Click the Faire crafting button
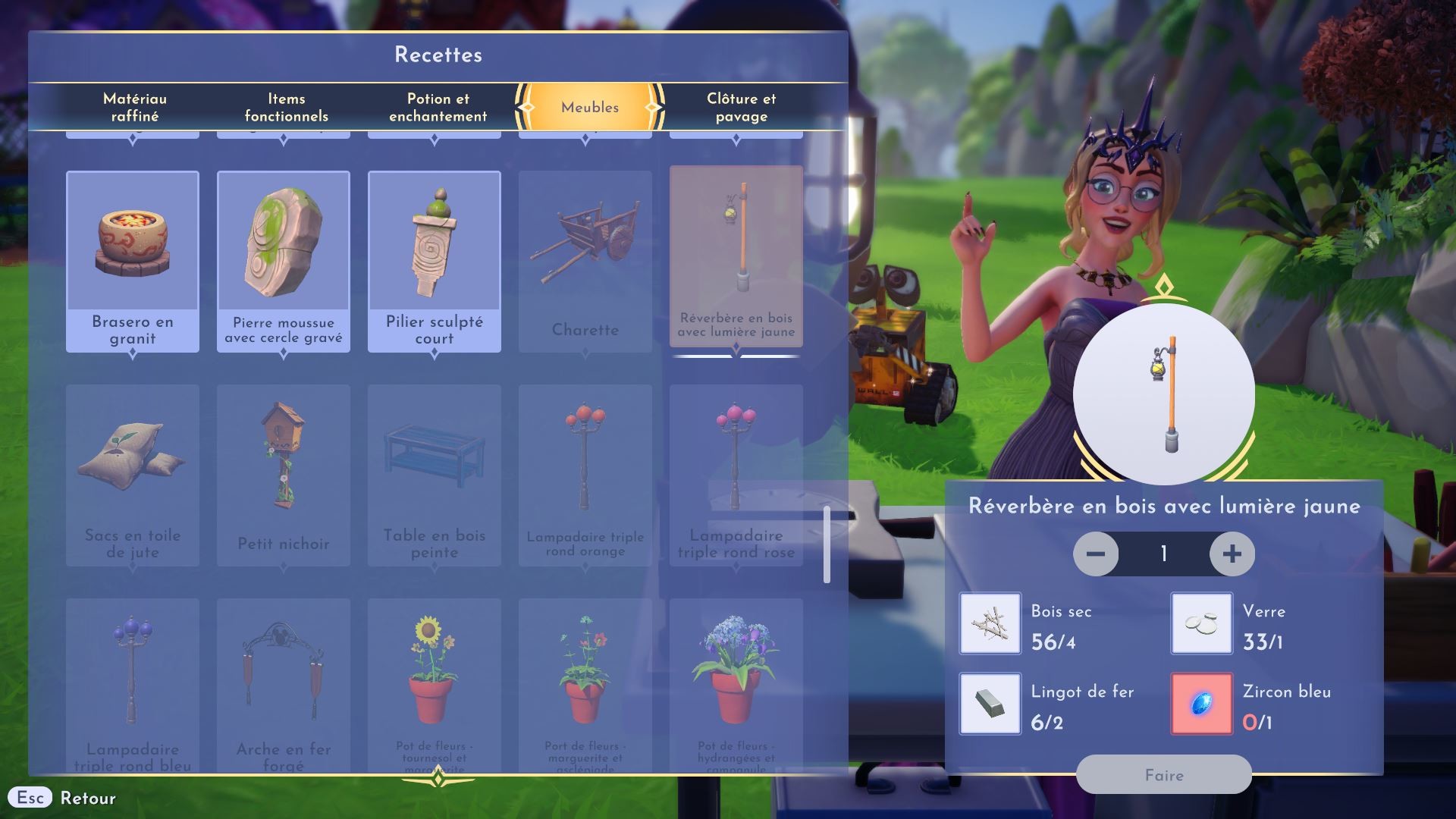The height and width of the screenshot is (819, 1456). (1165, 775)
